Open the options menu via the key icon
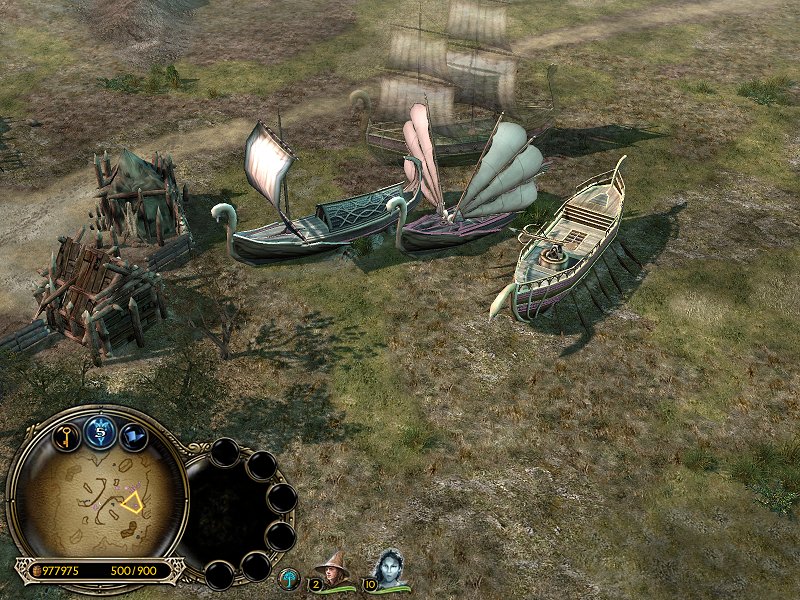Image resolution: width=800 pixels, height=600 pixels. (x=66, y=437)
